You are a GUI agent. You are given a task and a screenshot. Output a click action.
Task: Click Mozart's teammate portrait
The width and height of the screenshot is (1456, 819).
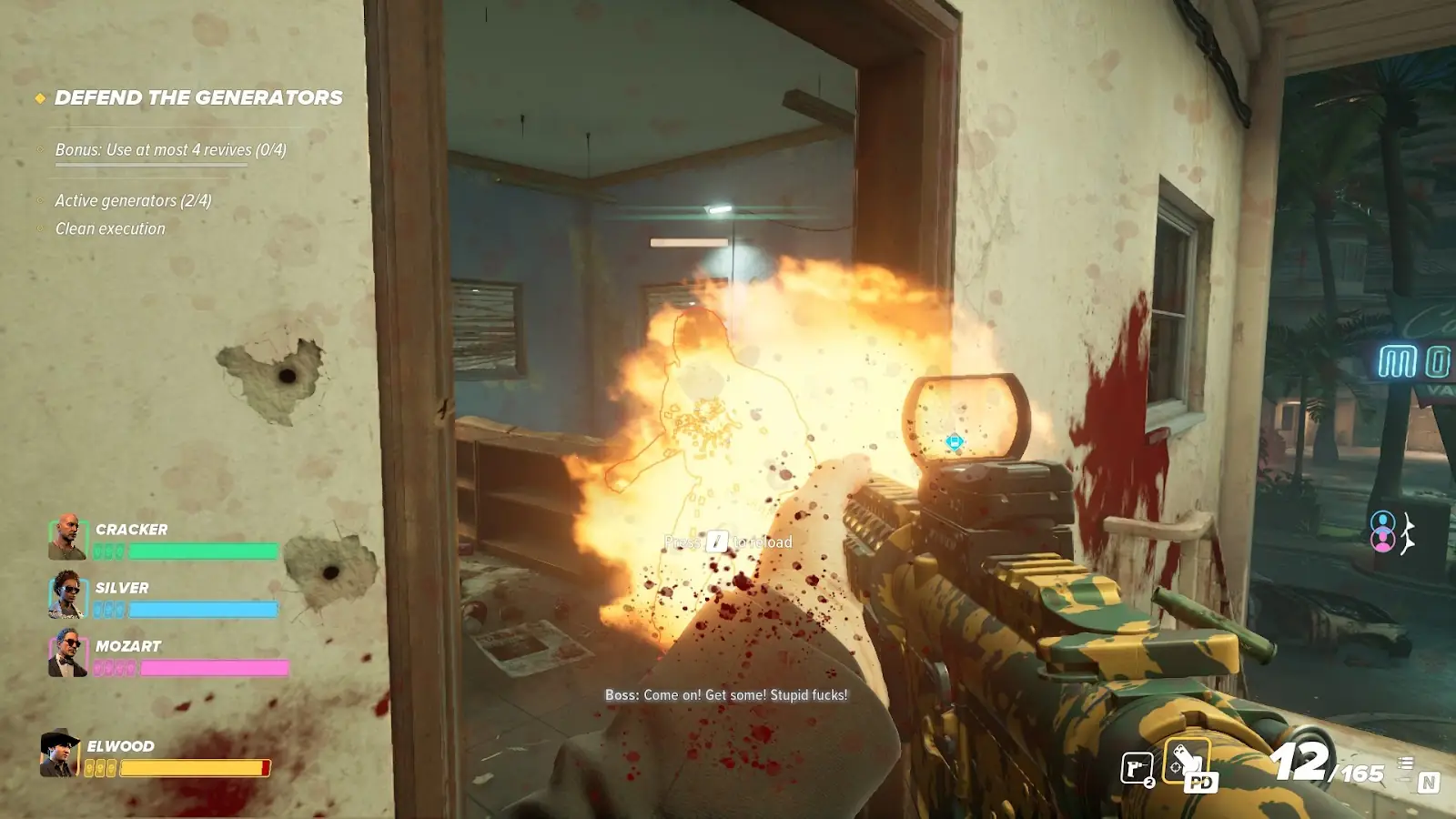click(67, 652)
